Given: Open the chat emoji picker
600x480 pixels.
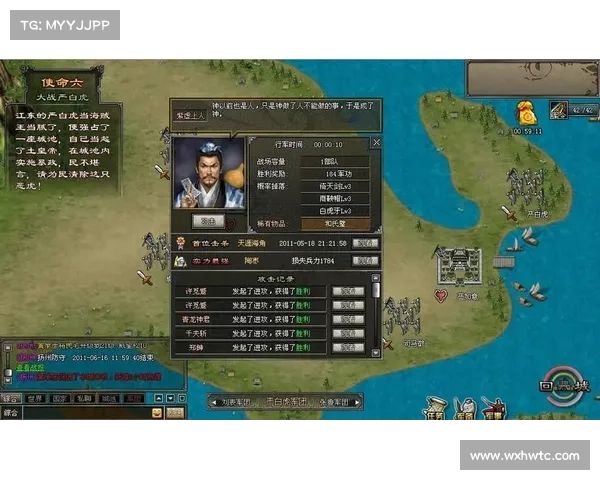Looking at the screenshot, I should (157, 412).
